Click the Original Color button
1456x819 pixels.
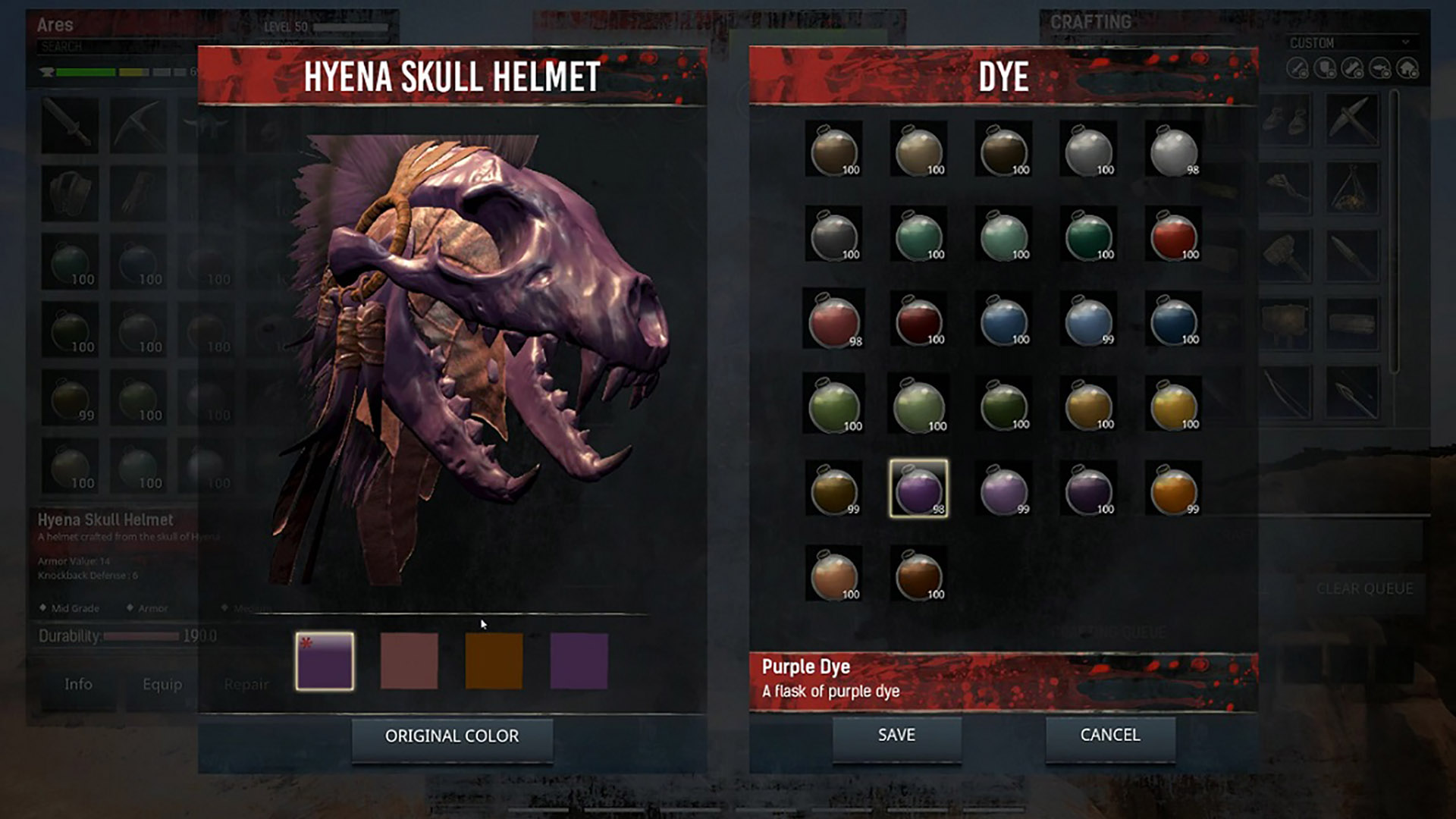click(x=452, y=736)
